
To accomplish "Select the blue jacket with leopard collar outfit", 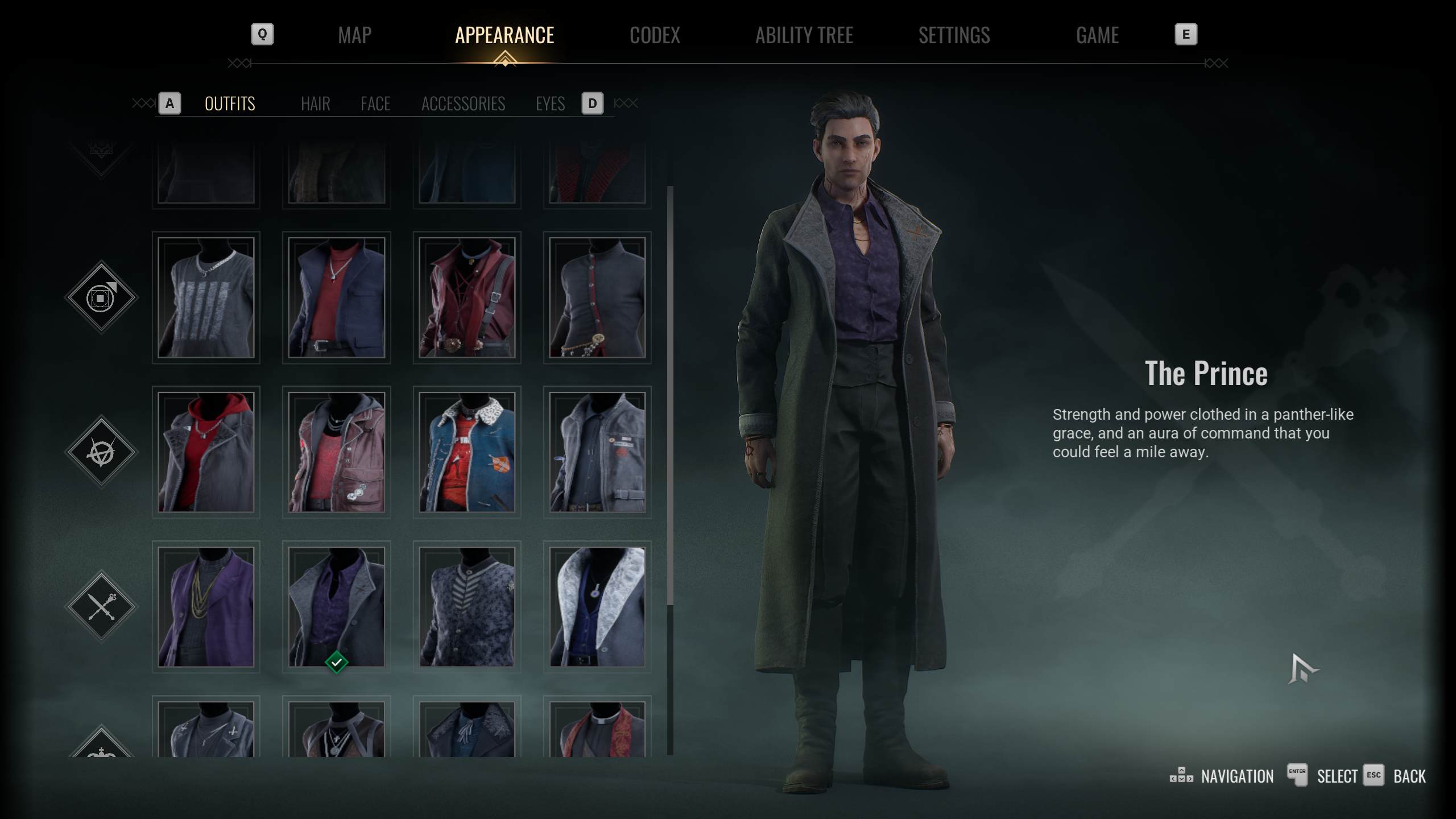I will [466, 452].
